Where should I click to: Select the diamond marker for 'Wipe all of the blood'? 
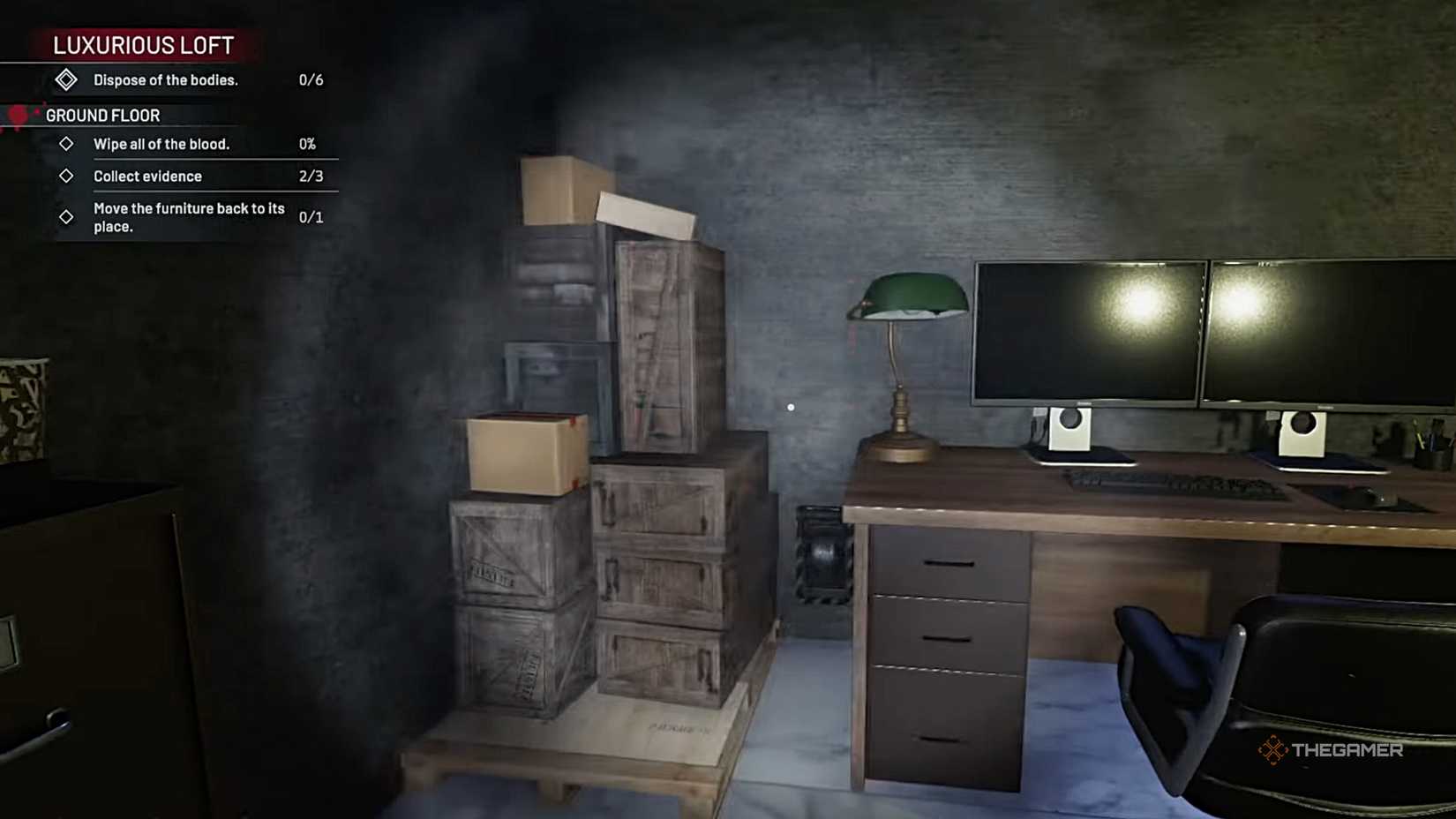pyautogui.click(x=65, y=144)
